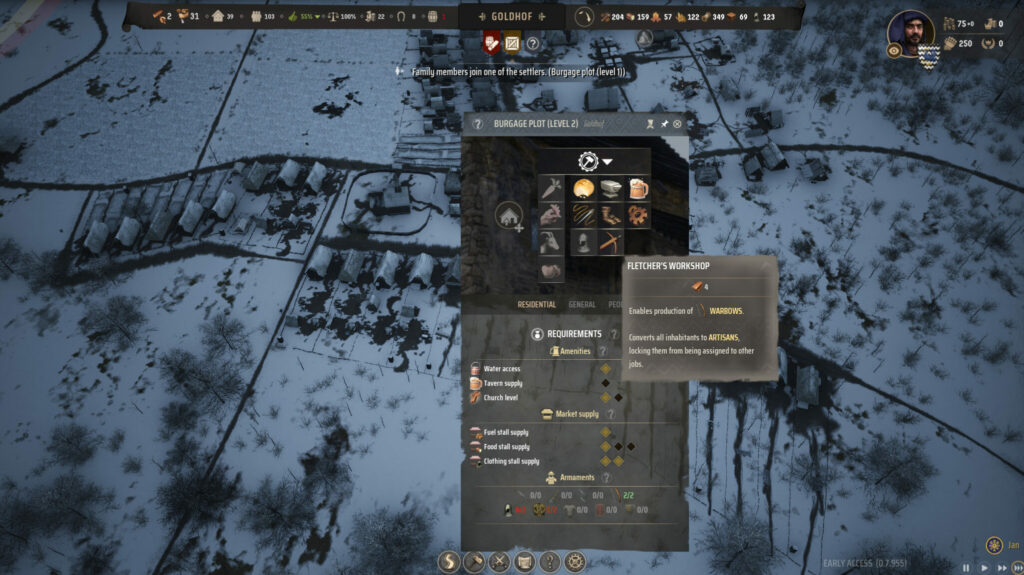This screenshot has width=1024, height=575.
Task: Click the lord portrait in corner
Action: point(910,35)
